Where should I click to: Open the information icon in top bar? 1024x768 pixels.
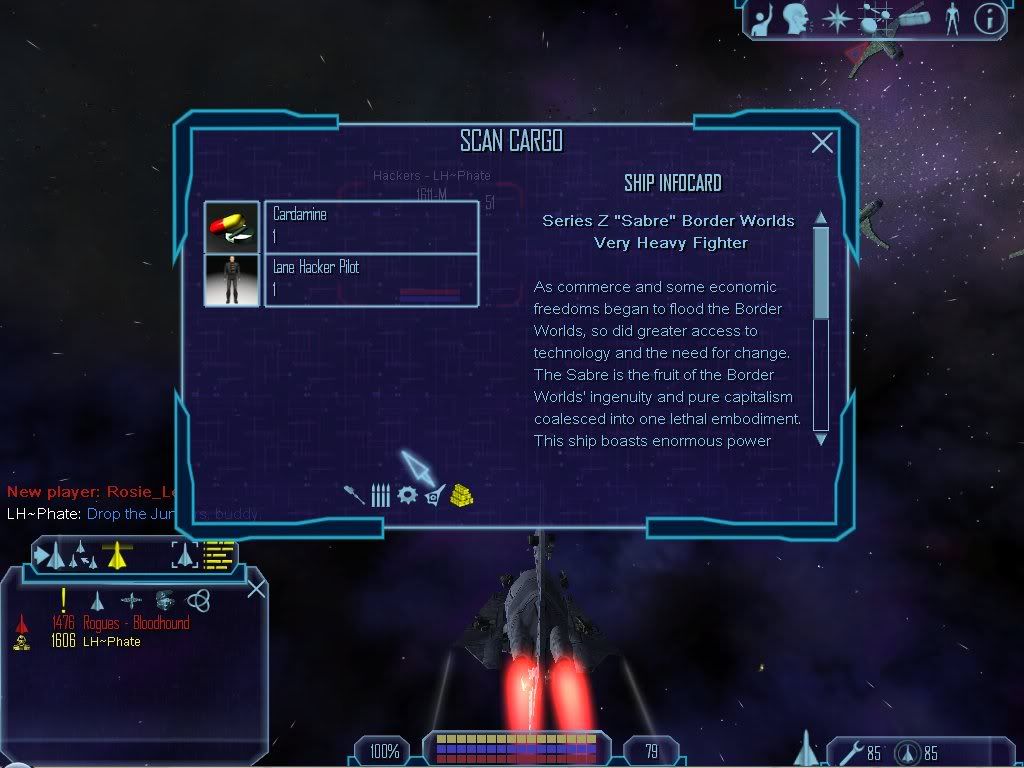click(988, 18)
